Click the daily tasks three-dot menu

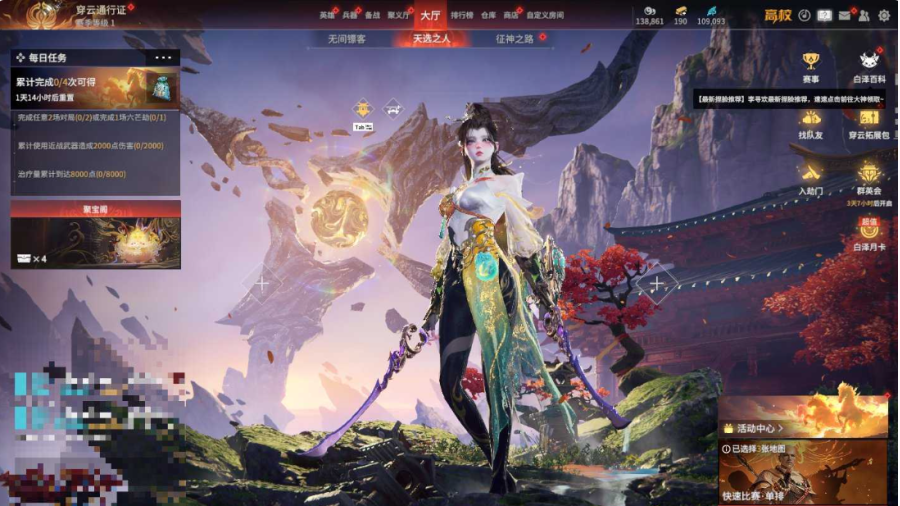163,58
